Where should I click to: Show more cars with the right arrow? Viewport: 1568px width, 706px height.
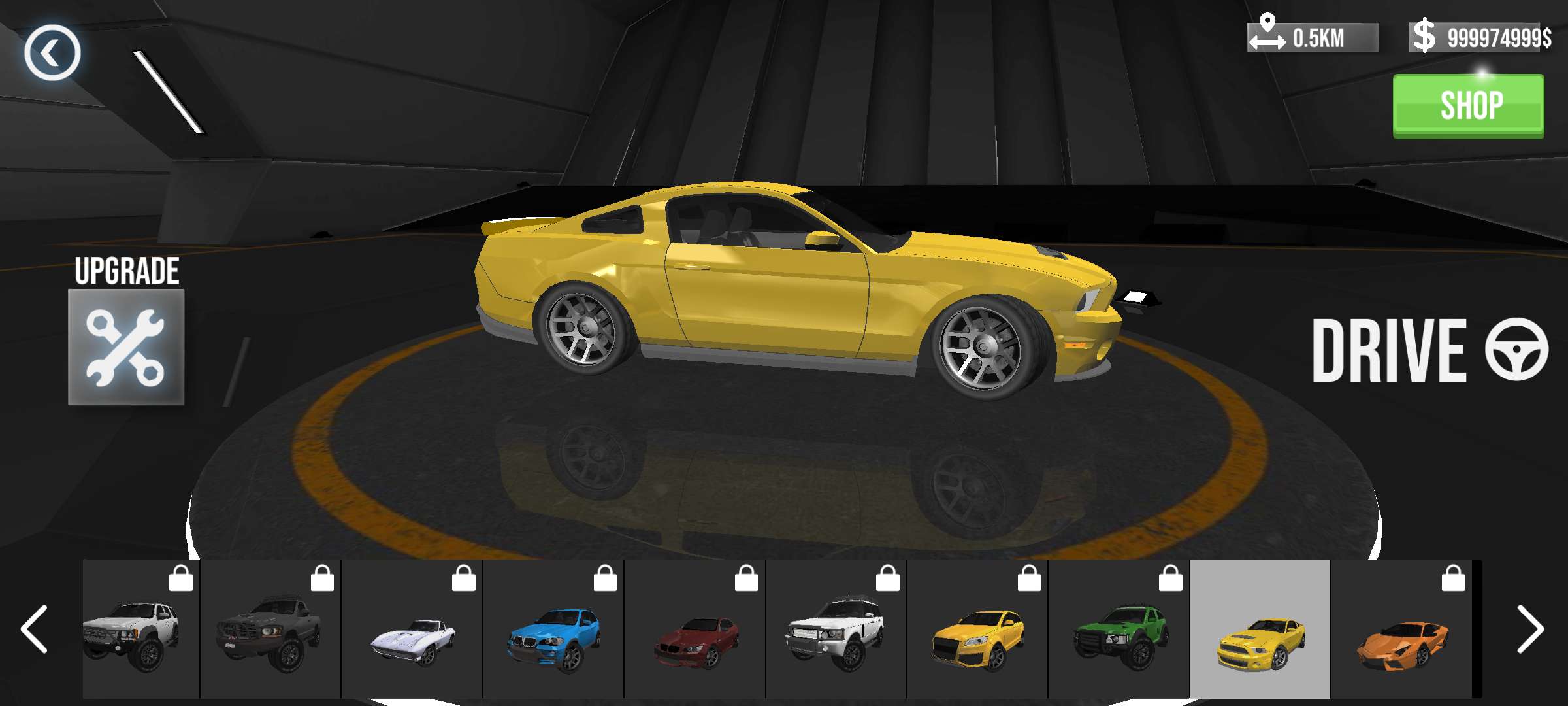[1529, 629]
